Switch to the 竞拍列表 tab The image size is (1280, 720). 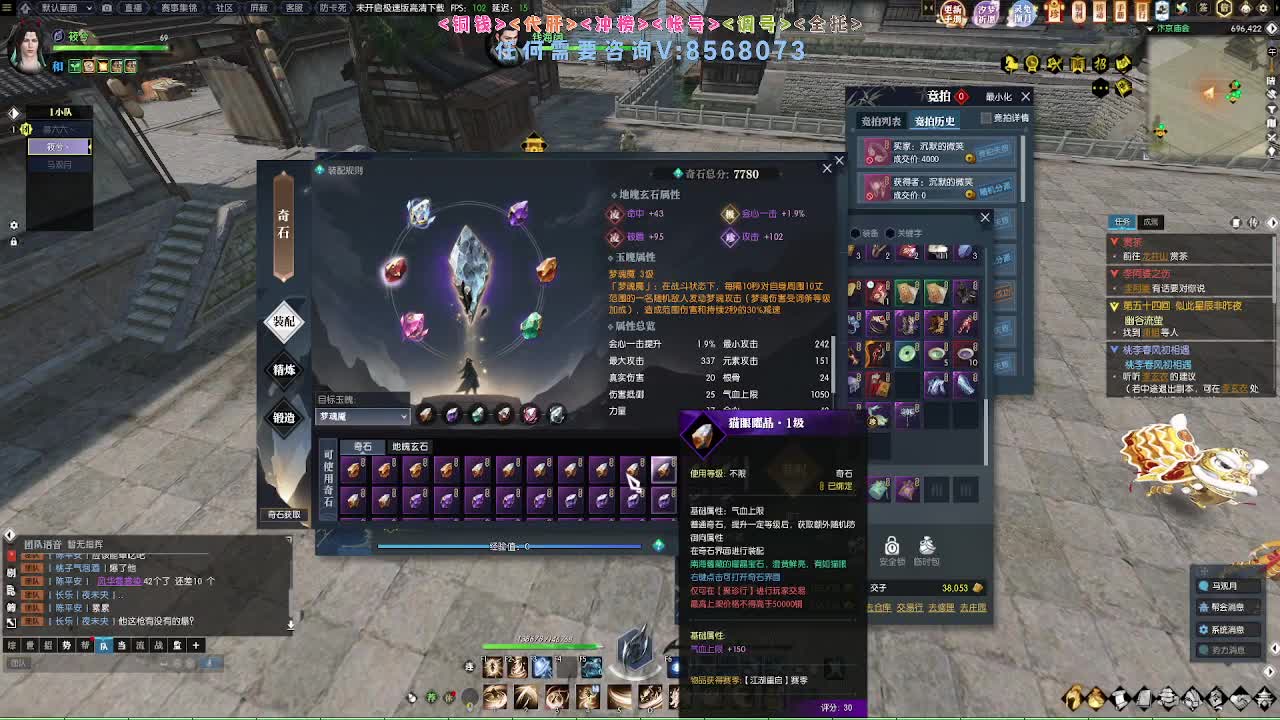[881, 121]
